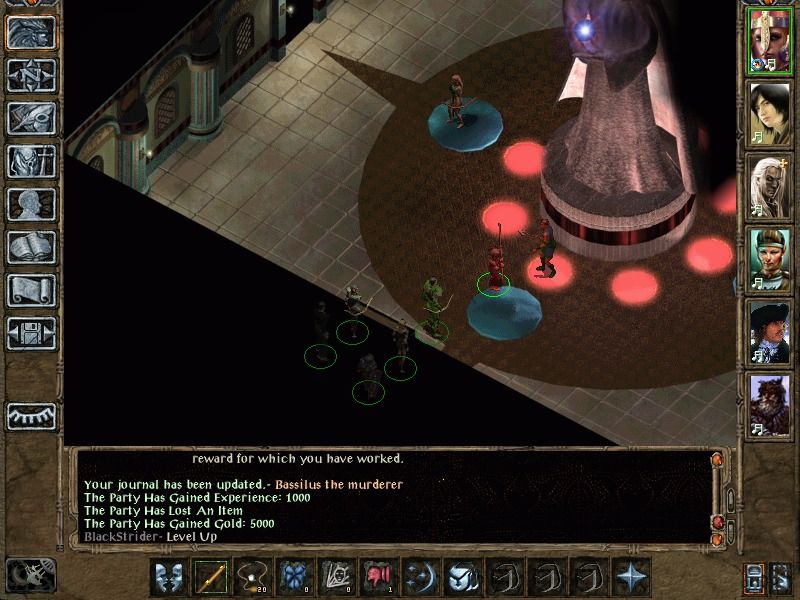800x600 pixels.
Task: Click the return to game face button
Action: pos(31,32)
